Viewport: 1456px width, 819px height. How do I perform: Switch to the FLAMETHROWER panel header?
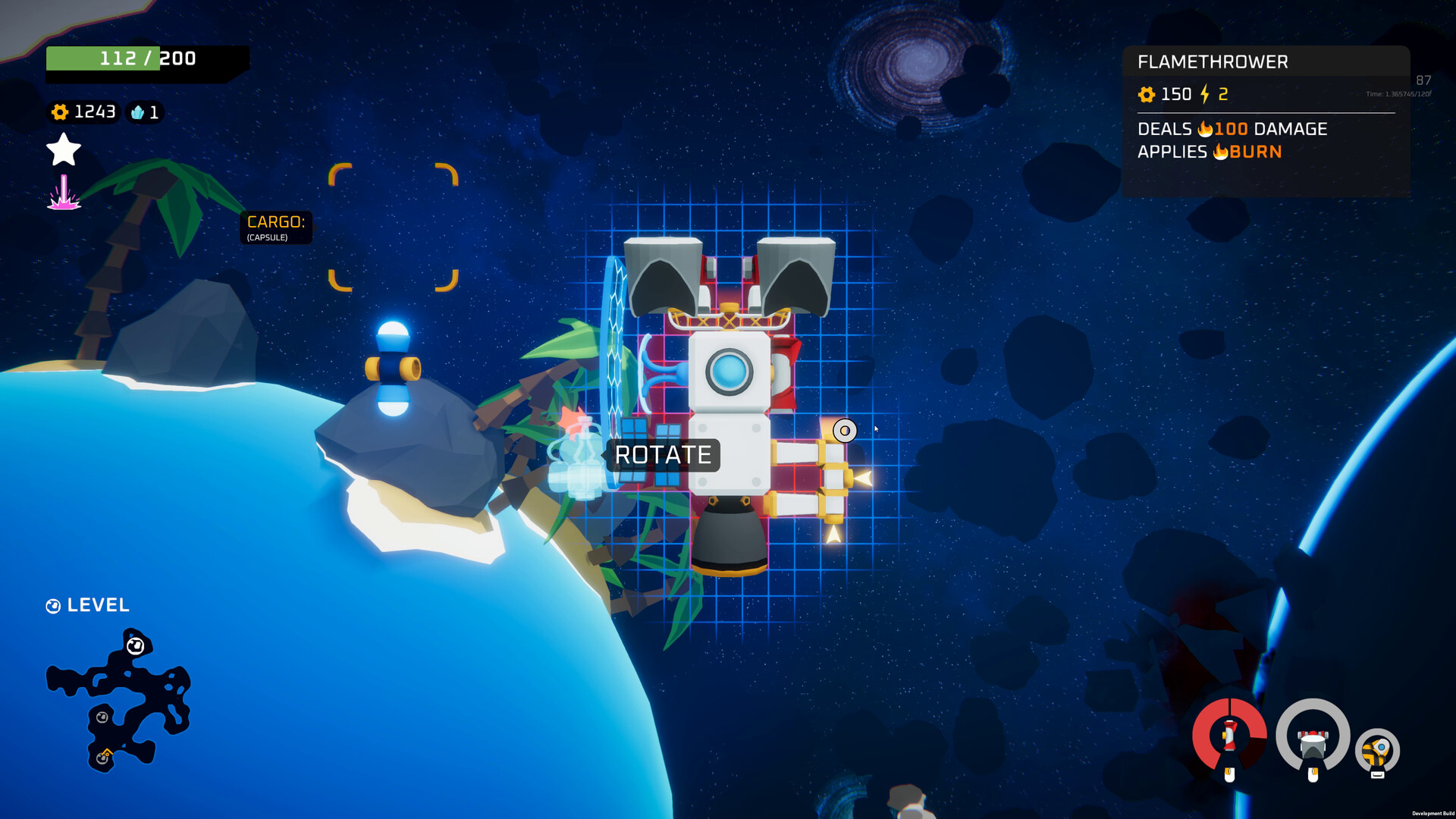point(1212,61)
